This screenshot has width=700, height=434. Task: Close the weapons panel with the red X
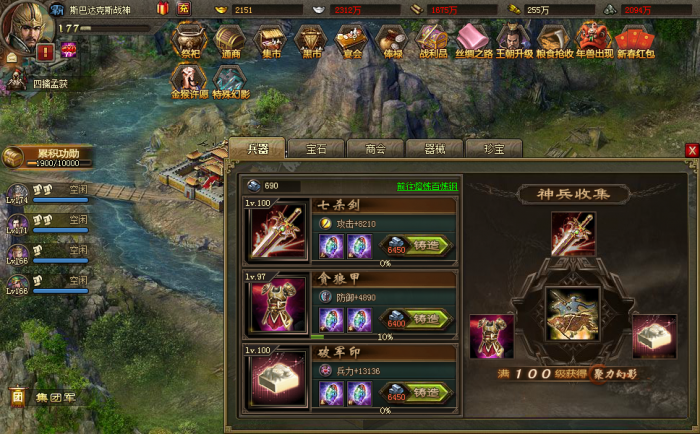click(x=691, y=150)
